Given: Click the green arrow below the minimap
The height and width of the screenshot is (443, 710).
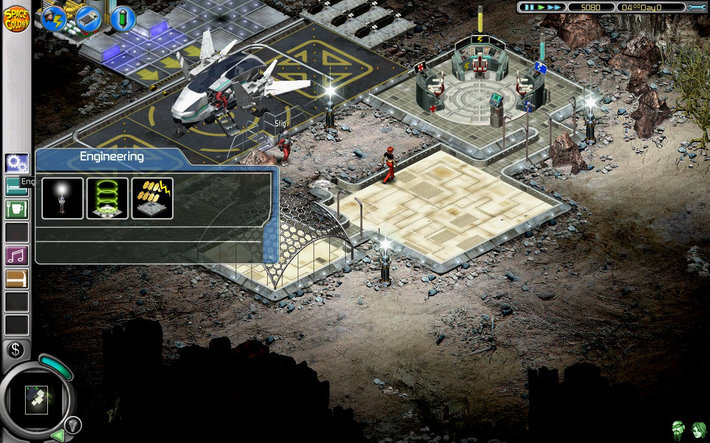Looking at the screenshot, I should [57, 435].
